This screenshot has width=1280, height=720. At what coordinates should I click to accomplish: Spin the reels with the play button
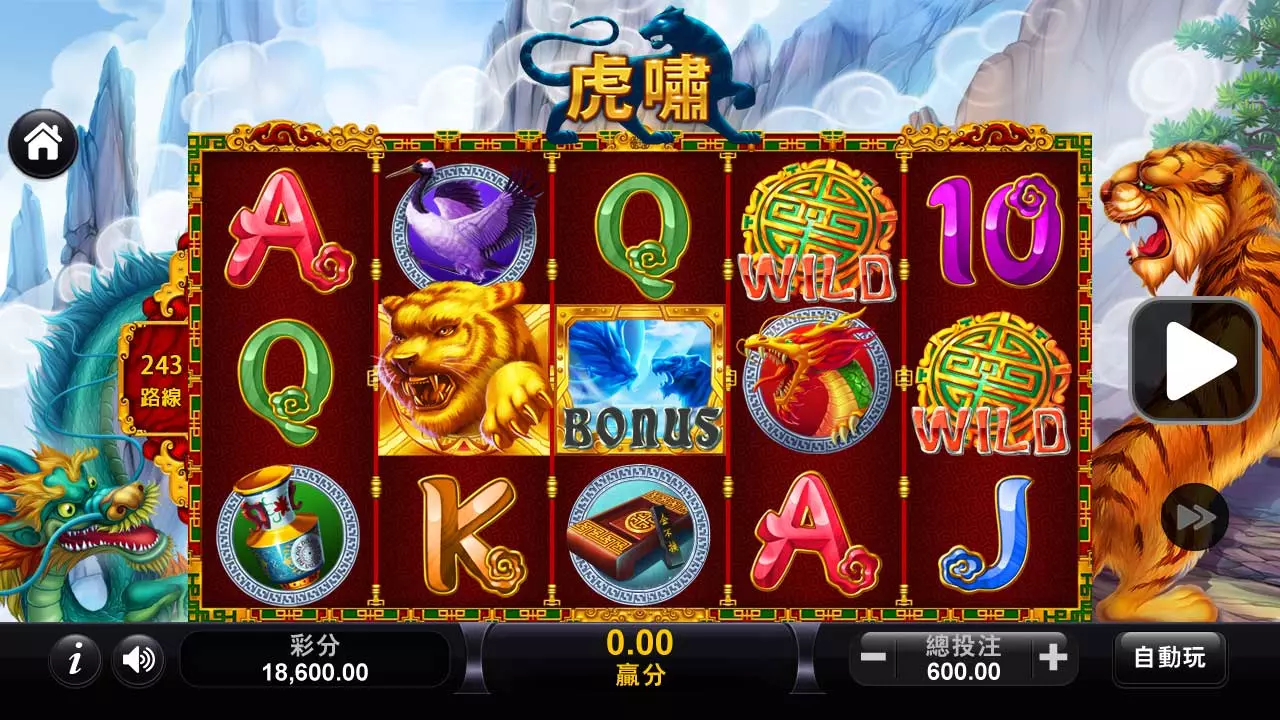click(1195, 360)
